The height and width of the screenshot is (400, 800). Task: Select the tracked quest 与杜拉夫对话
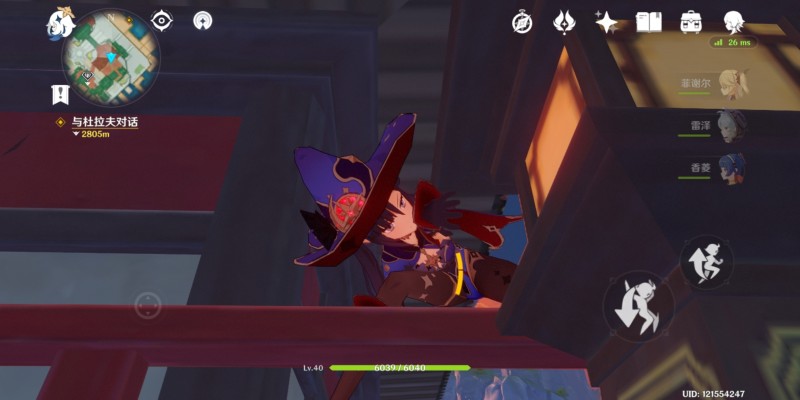[x=104, y=122]
